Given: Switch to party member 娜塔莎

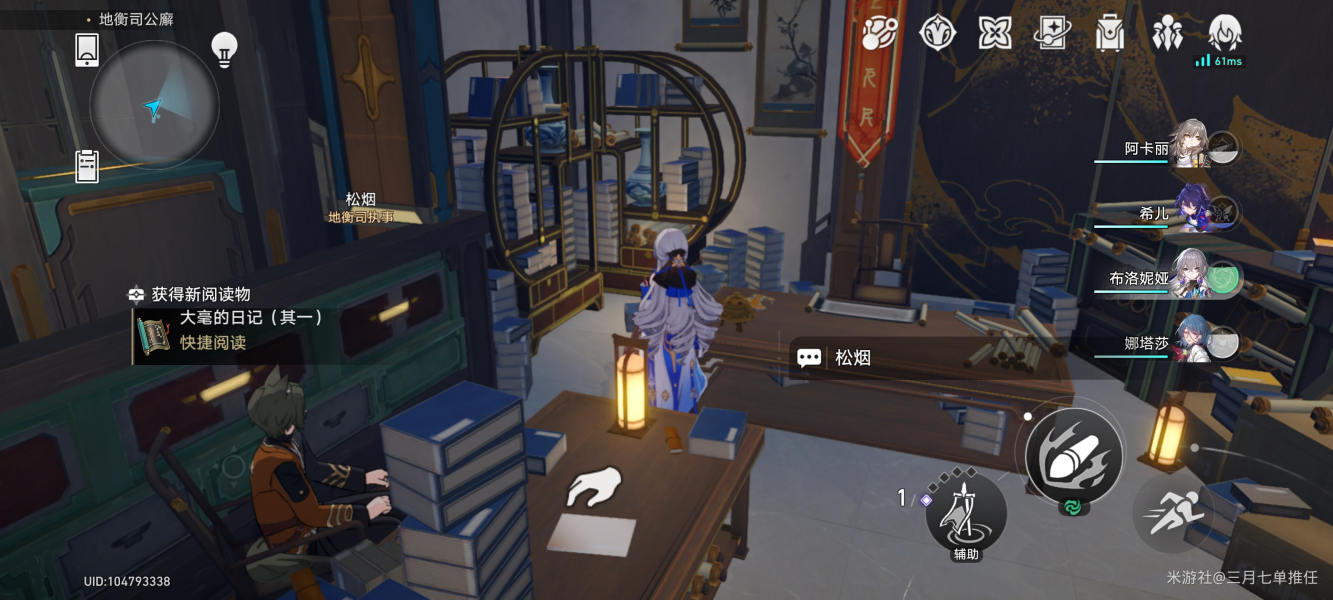Looking at the screenshot, I should [x=1190, y=343].
